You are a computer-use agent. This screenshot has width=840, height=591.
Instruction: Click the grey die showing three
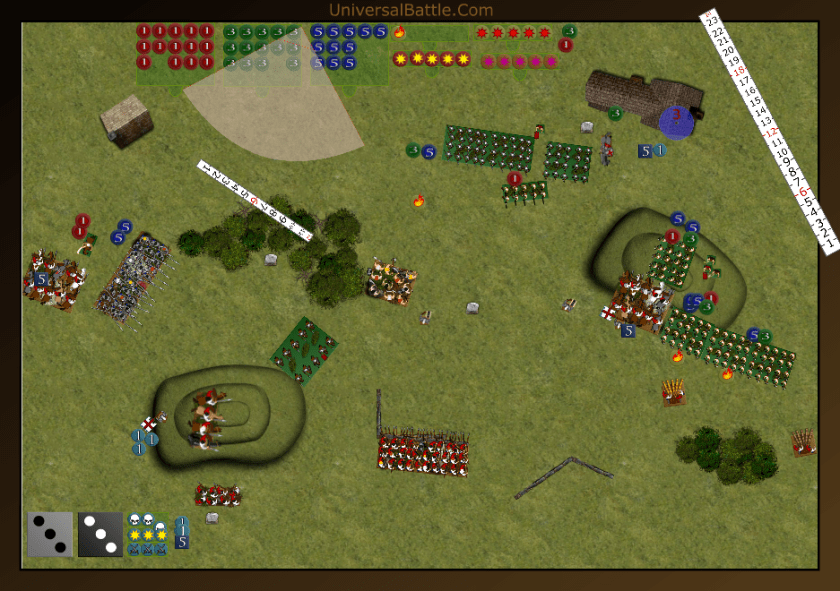51,534
